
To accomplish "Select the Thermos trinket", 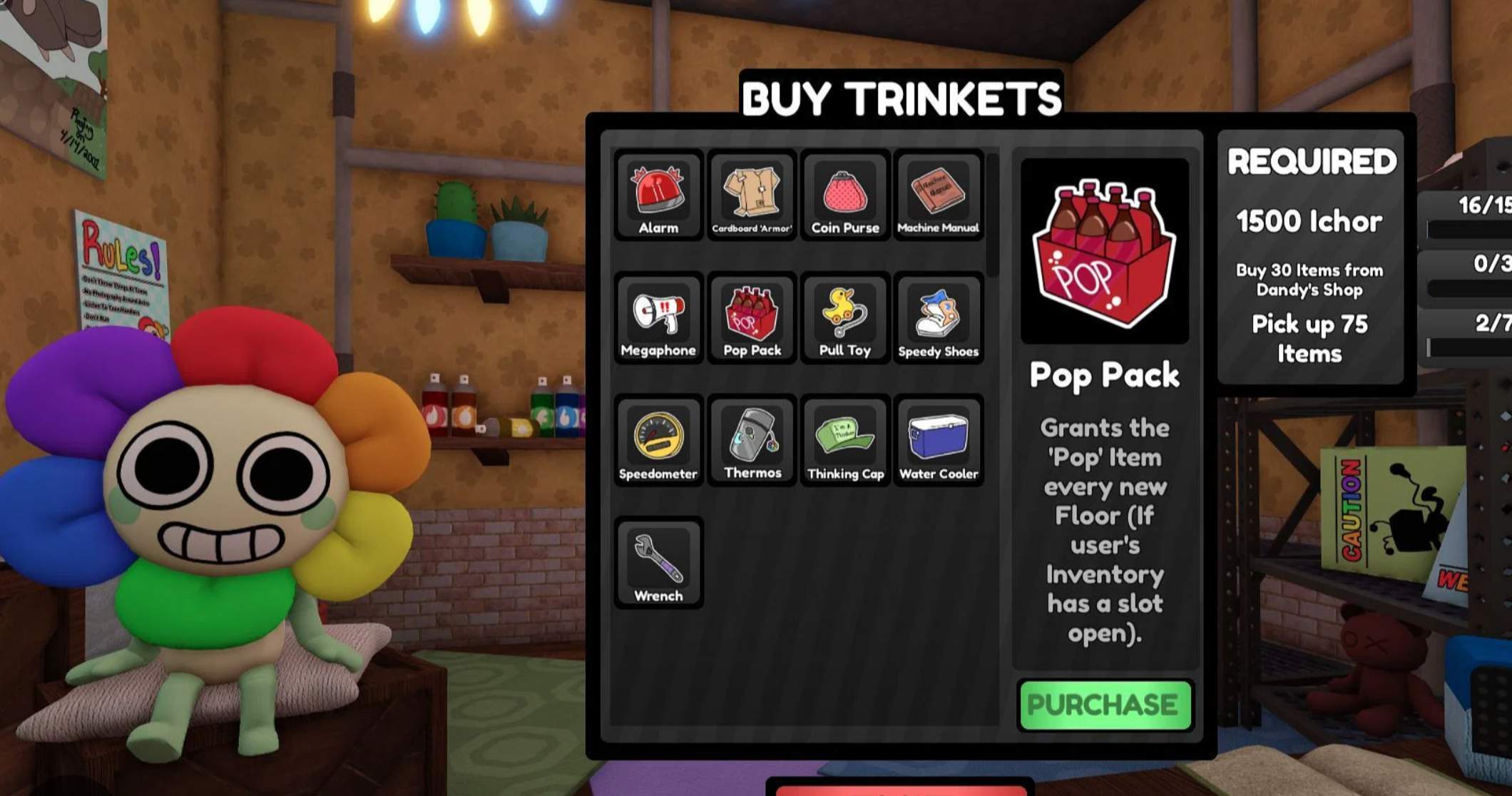I will 752,441.
